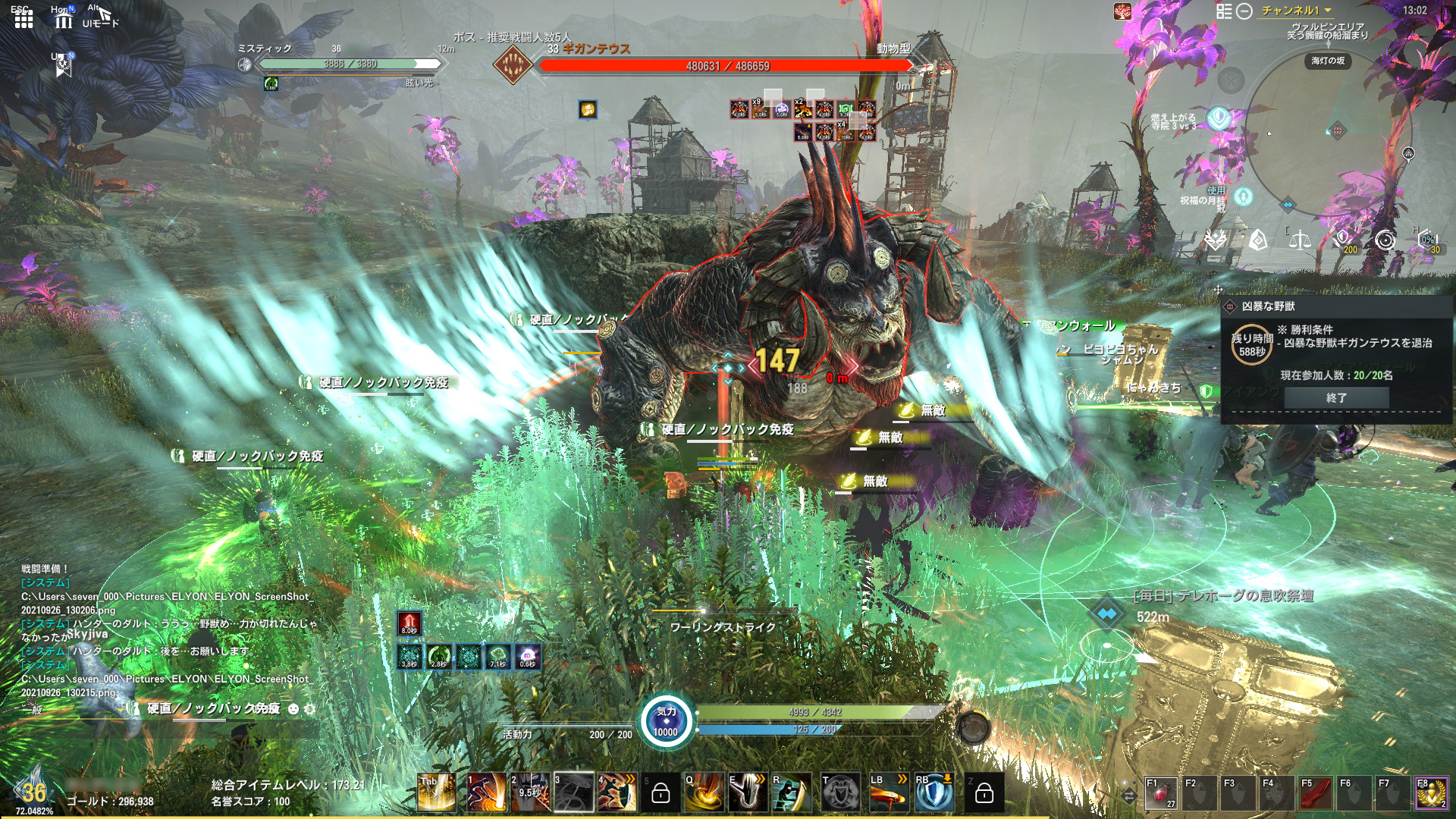Activate the RB blue shield skill
The image size is (1456, 819).
pyautogui.click(x=934, y=793)
